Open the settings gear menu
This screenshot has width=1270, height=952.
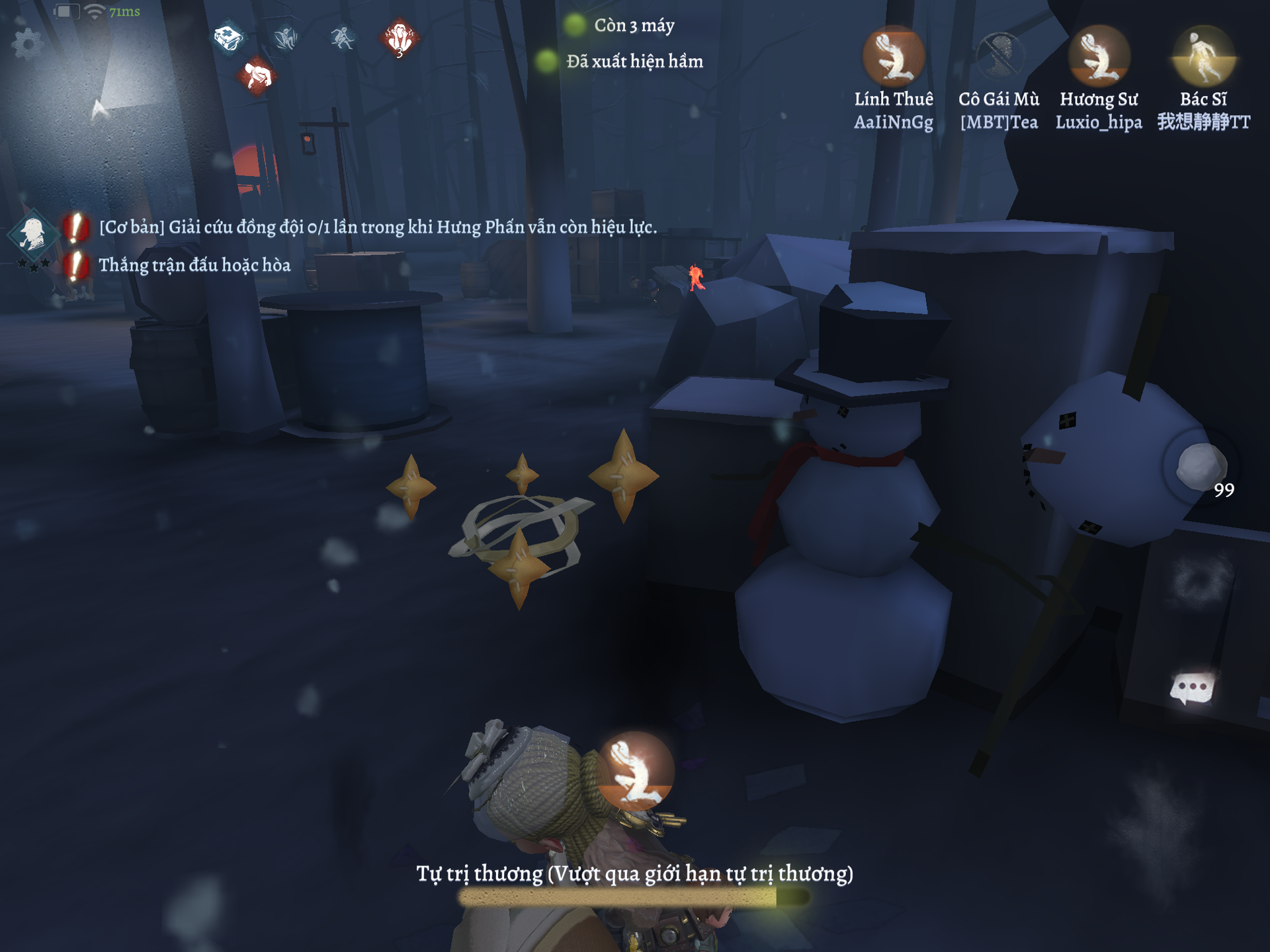(27, 44)
